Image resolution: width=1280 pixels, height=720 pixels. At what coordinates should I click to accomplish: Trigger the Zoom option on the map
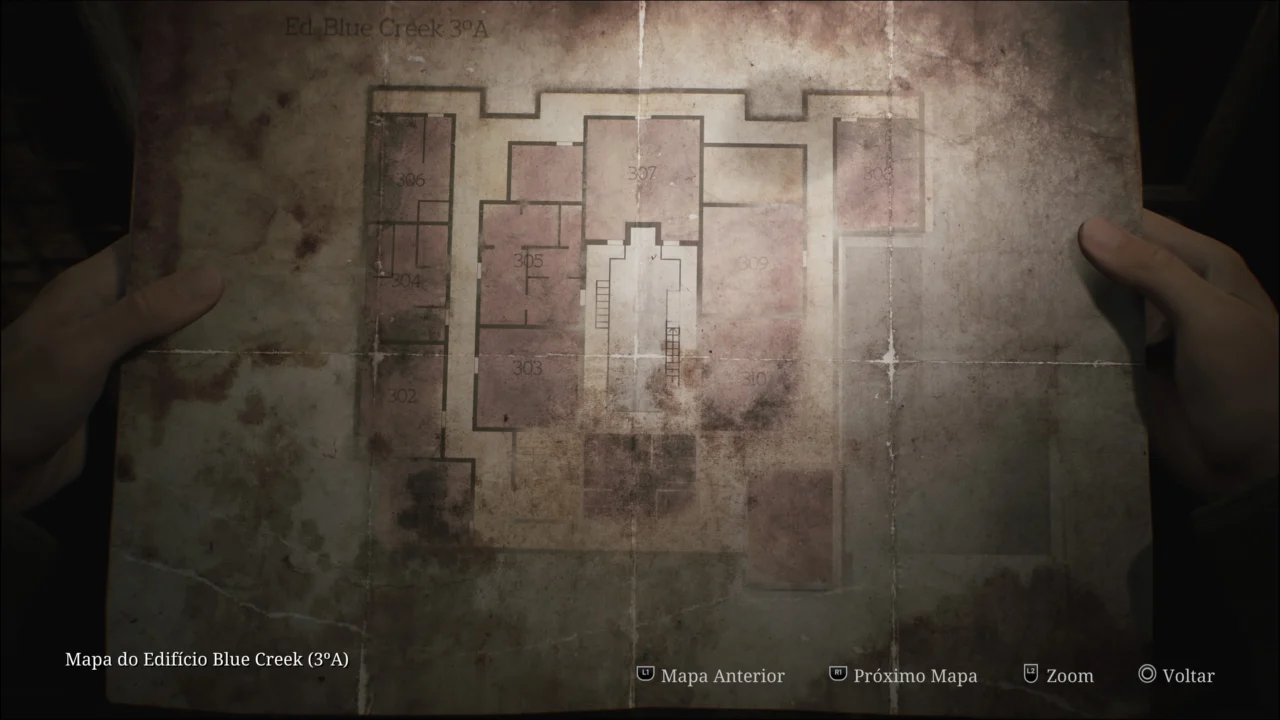pyautogui.click(x=1070, y=676)
